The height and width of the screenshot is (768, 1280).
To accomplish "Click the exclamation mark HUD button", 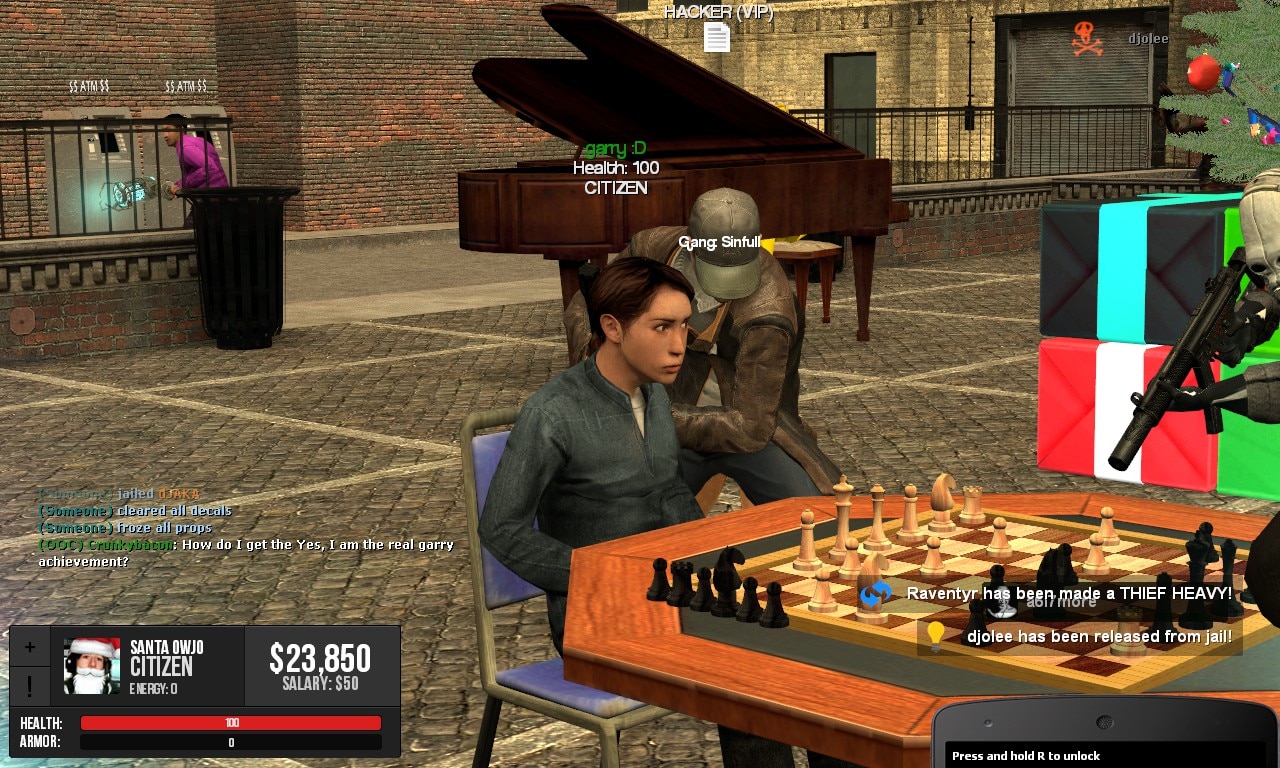I will point(30,686).
